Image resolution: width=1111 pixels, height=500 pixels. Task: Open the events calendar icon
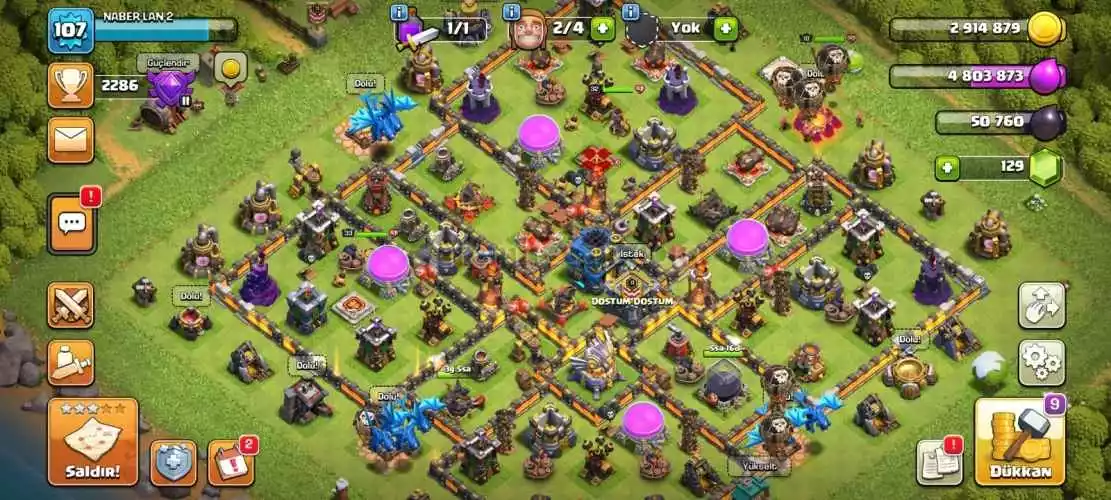(230, 462)
